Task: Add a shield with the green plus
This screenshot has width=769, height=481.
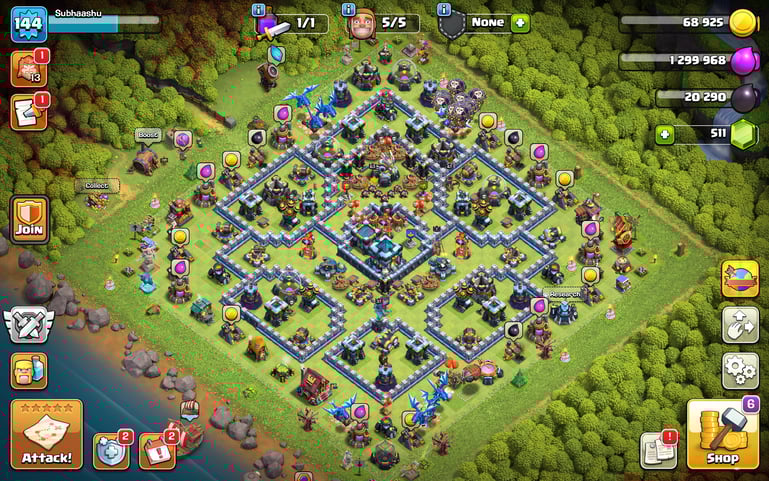Action: point(520,22)
